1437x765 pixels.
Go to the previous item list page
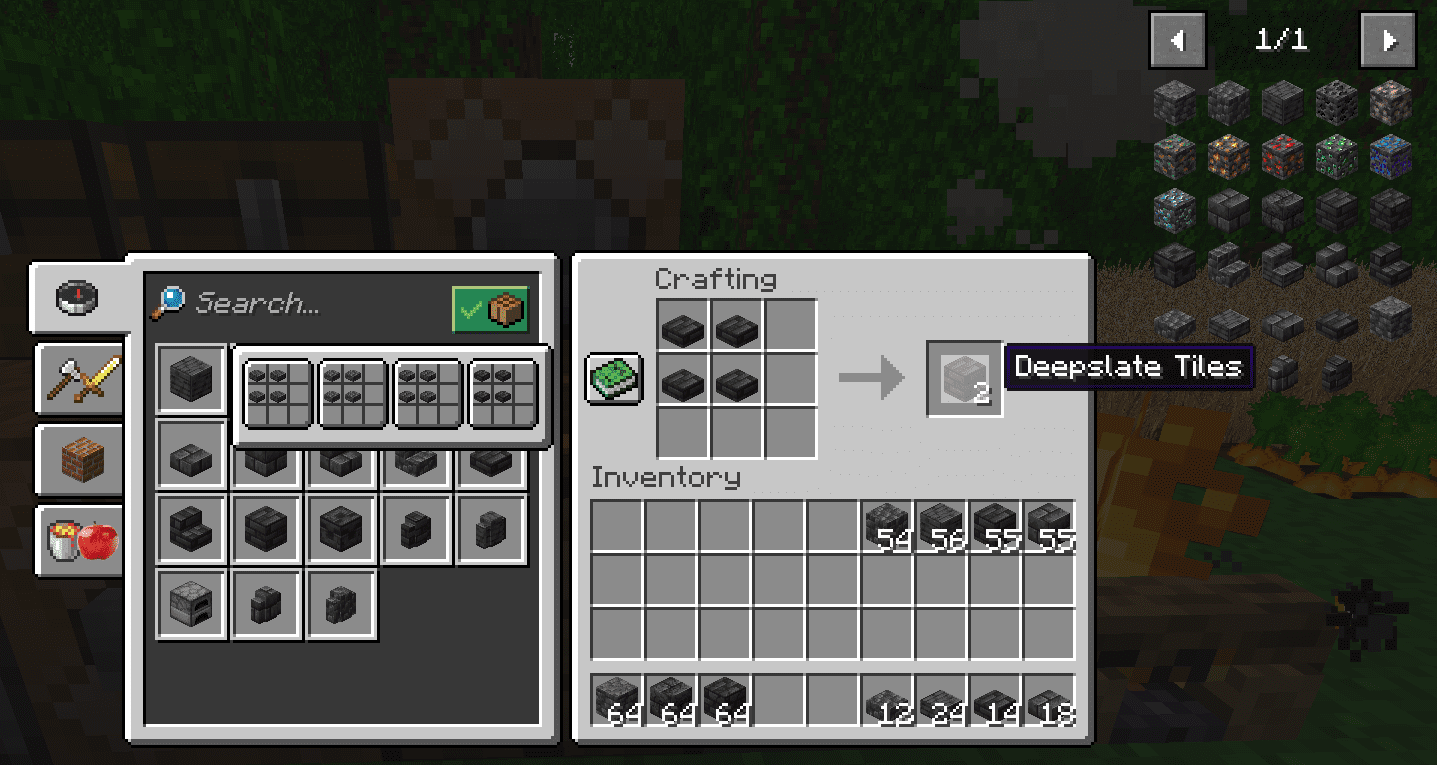pyautogui.click(x=1177, y=40)
